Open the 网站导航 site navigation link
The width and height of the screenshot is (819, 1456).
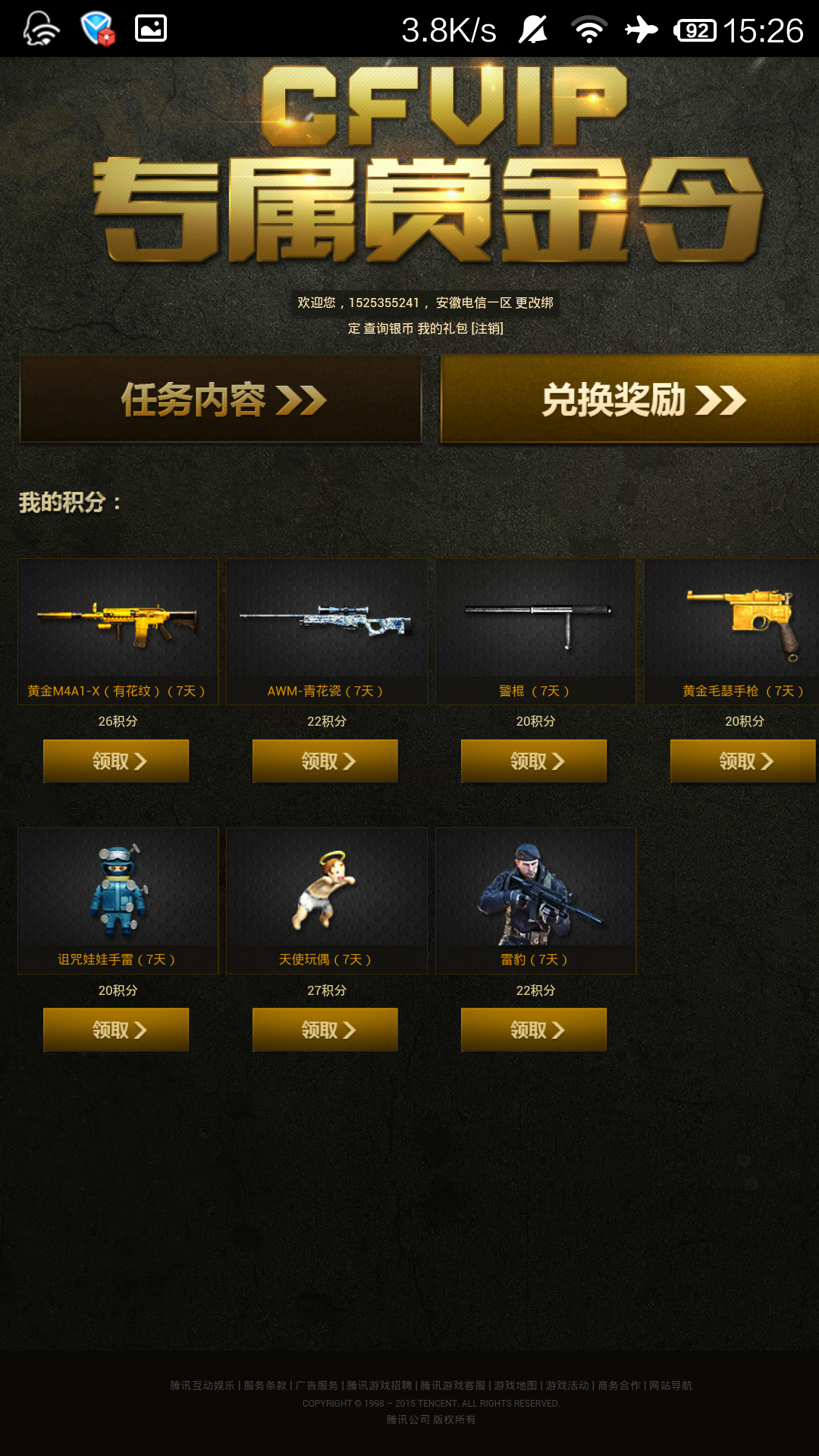coord(670,1385)
